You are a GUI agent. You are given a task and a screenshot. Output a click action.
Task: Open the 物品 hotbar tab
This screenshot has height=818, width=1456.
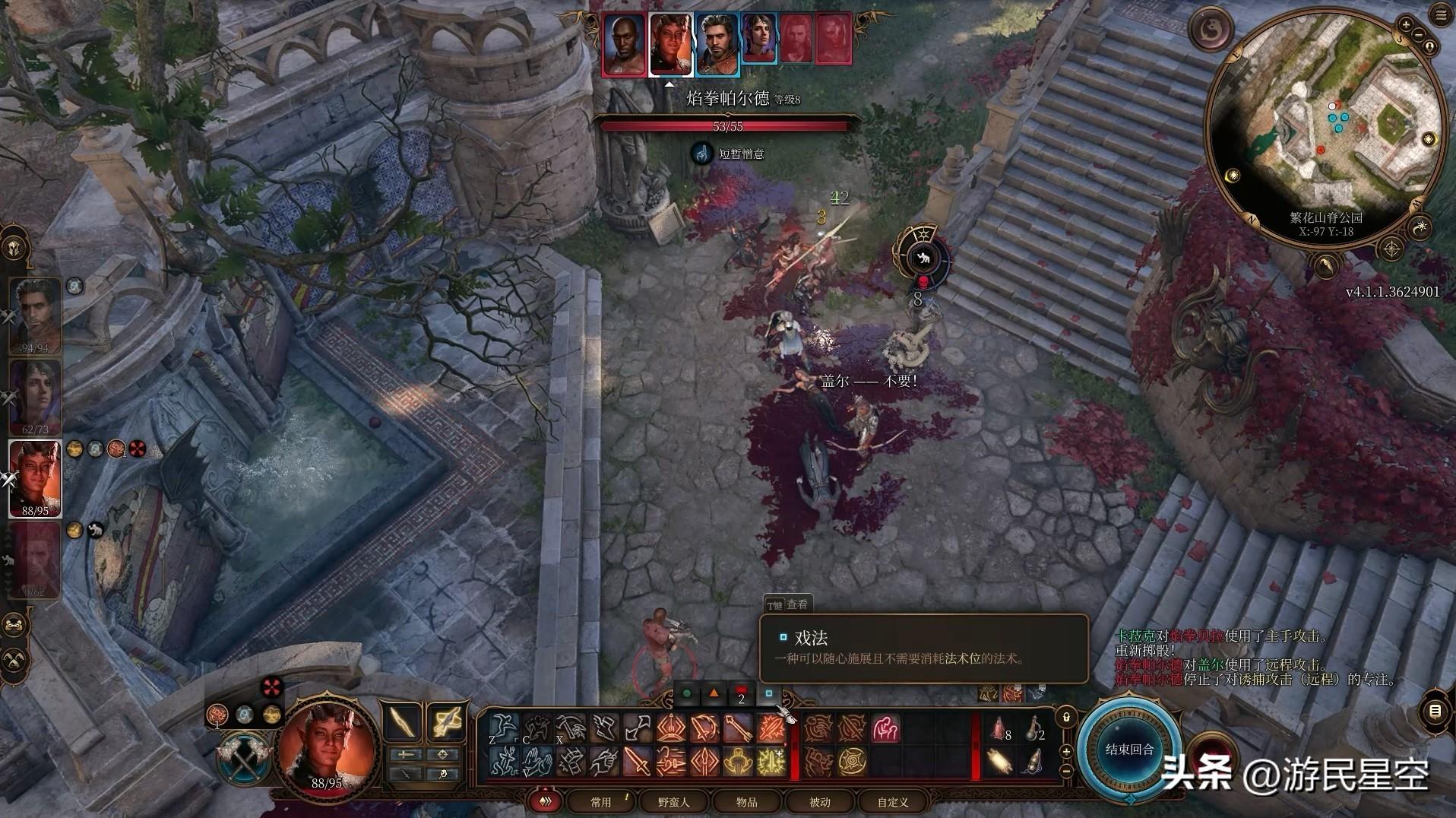746,802
